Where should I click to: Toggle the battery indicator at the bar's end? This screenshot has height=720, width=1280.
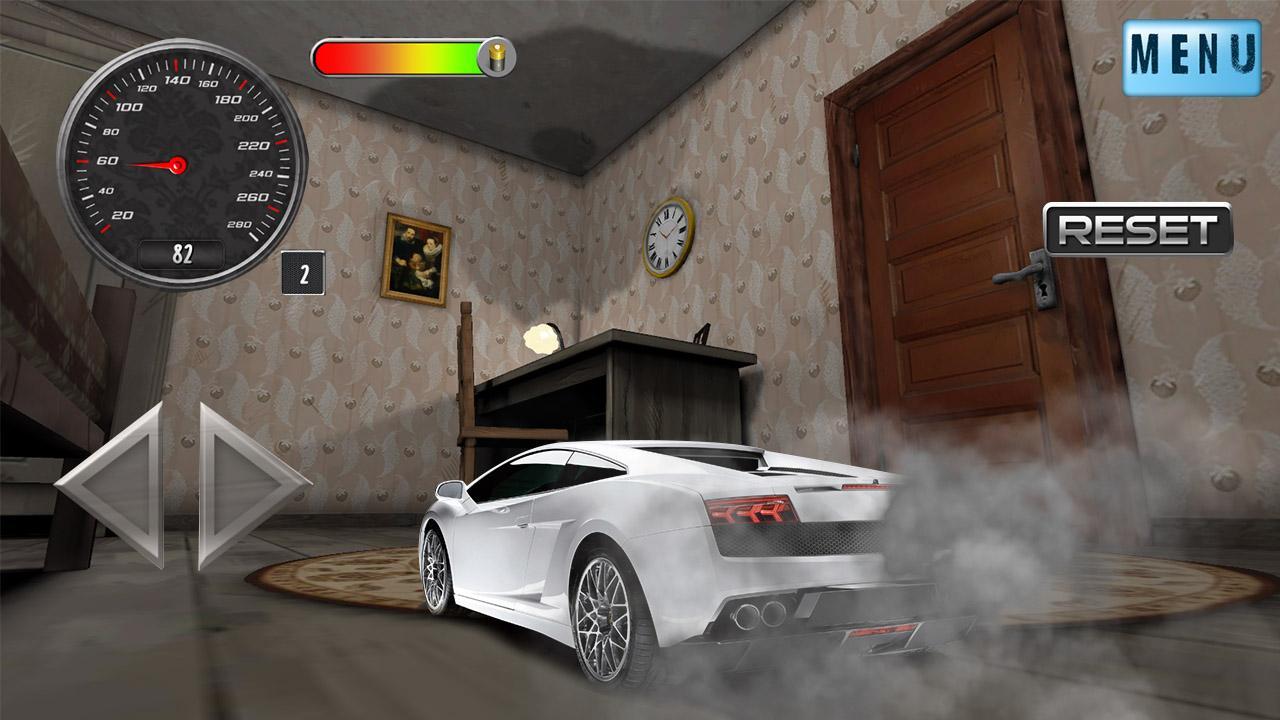pyautogui.click(x=496, y=55)
